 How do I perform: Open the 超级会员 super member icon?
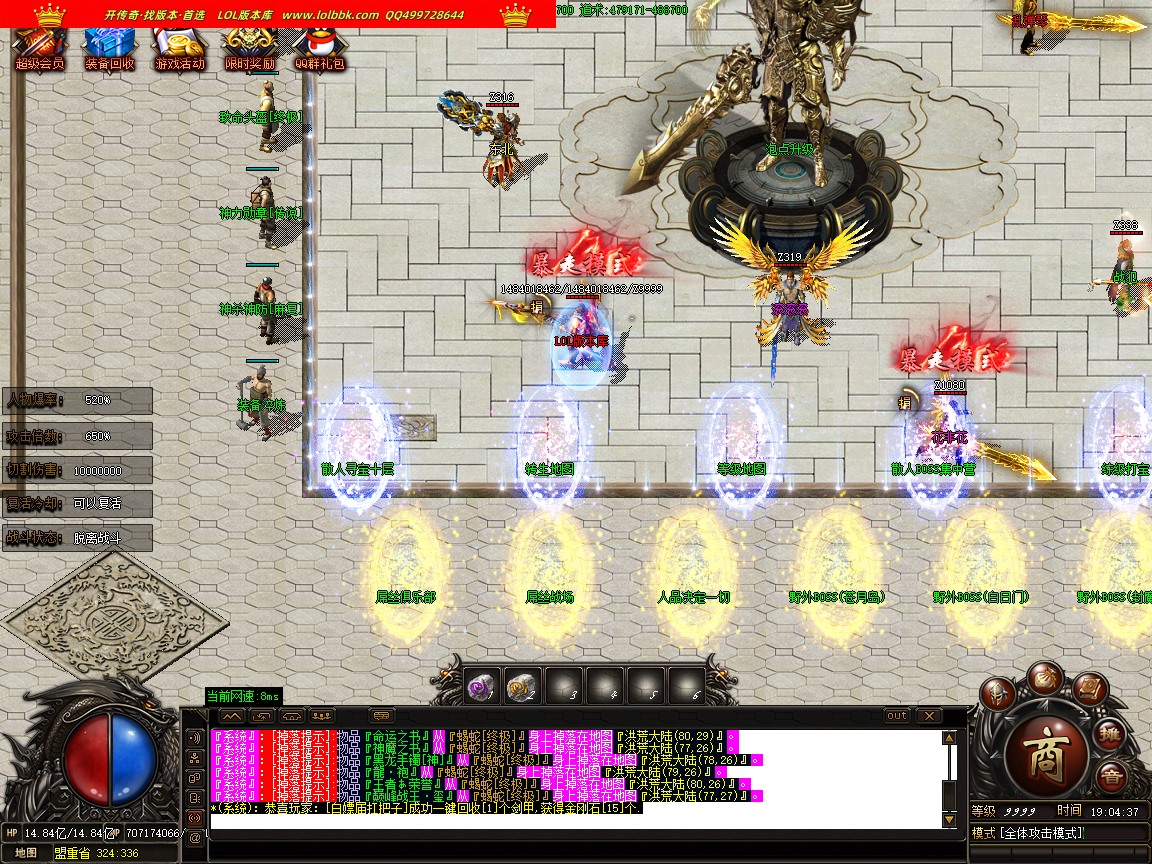coord(39,45)
